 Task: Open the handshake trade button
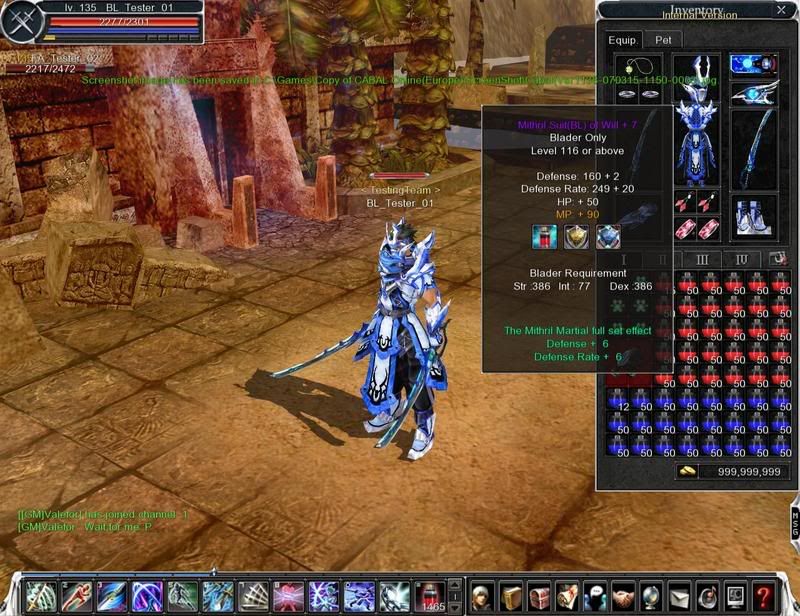tap(623, 595)
